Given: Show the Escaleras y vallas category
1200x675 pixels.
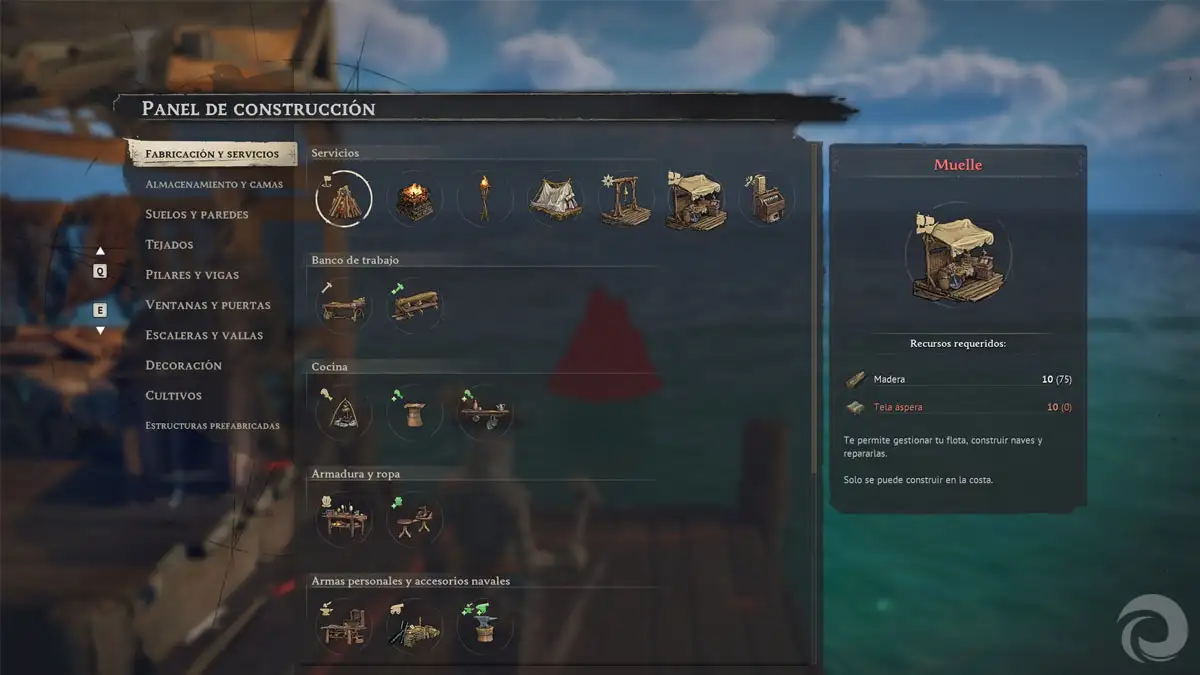Looking at the screenshot, I should tap(204, 335).
